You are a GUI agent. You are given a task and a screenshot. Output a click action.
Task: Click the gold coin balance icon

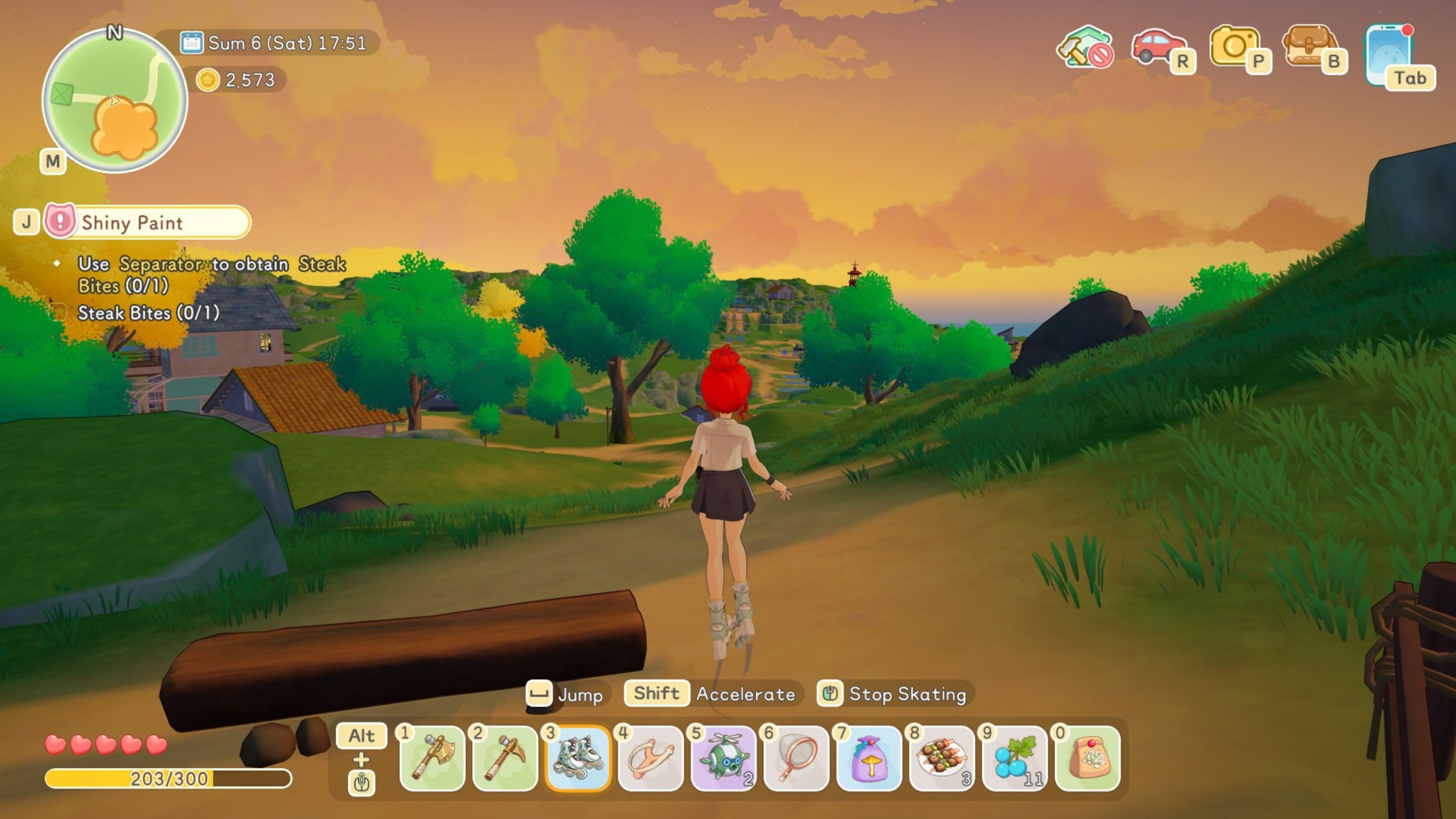pyautogui.click(x=207, y=79)
